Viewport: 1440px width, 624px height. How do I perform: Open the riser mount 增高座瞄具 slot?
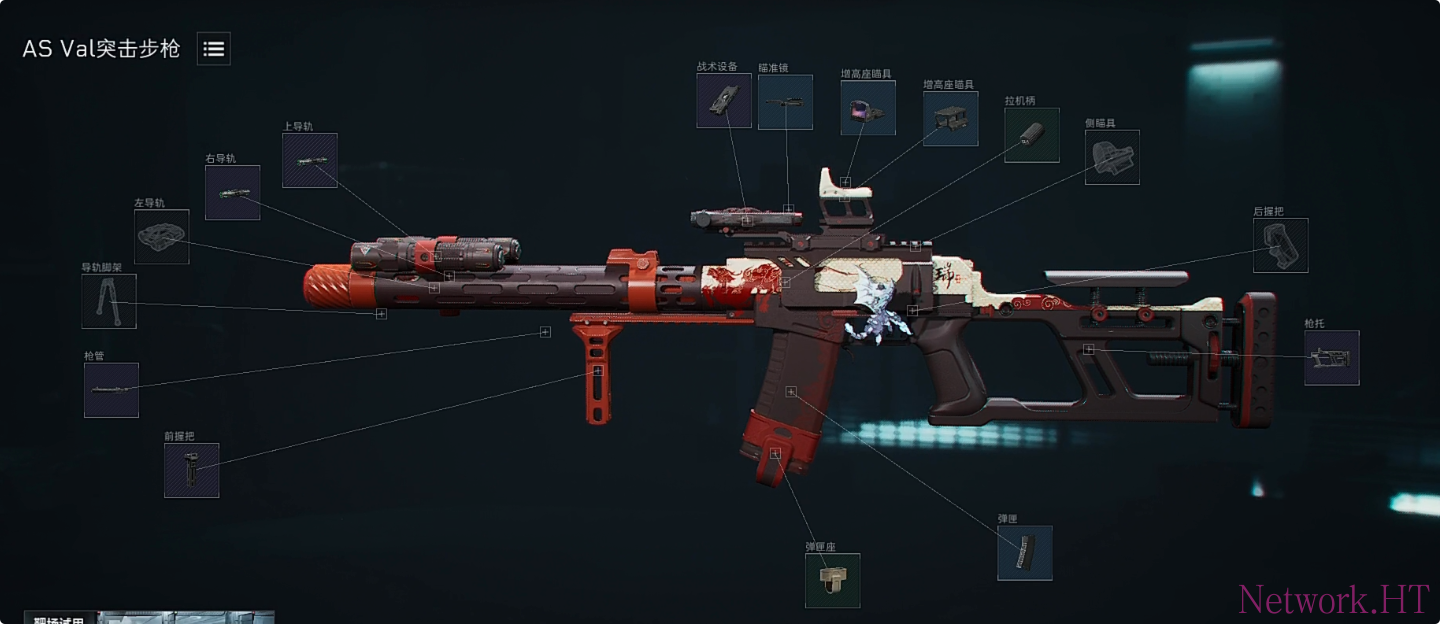(950, 119)
